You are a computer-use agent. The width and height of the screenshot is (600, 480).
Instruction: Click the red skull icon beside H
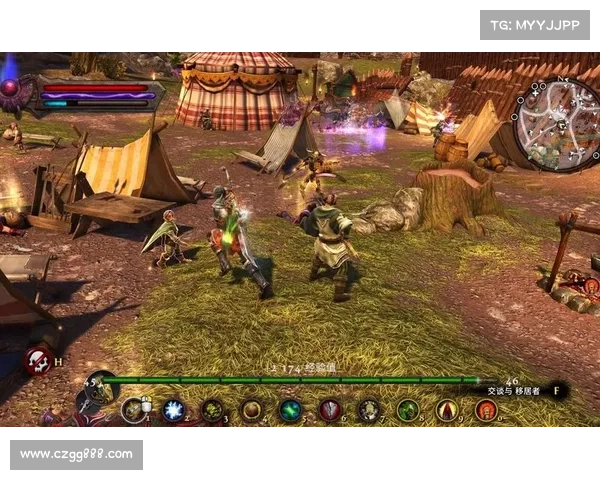[x=38, y=360]
